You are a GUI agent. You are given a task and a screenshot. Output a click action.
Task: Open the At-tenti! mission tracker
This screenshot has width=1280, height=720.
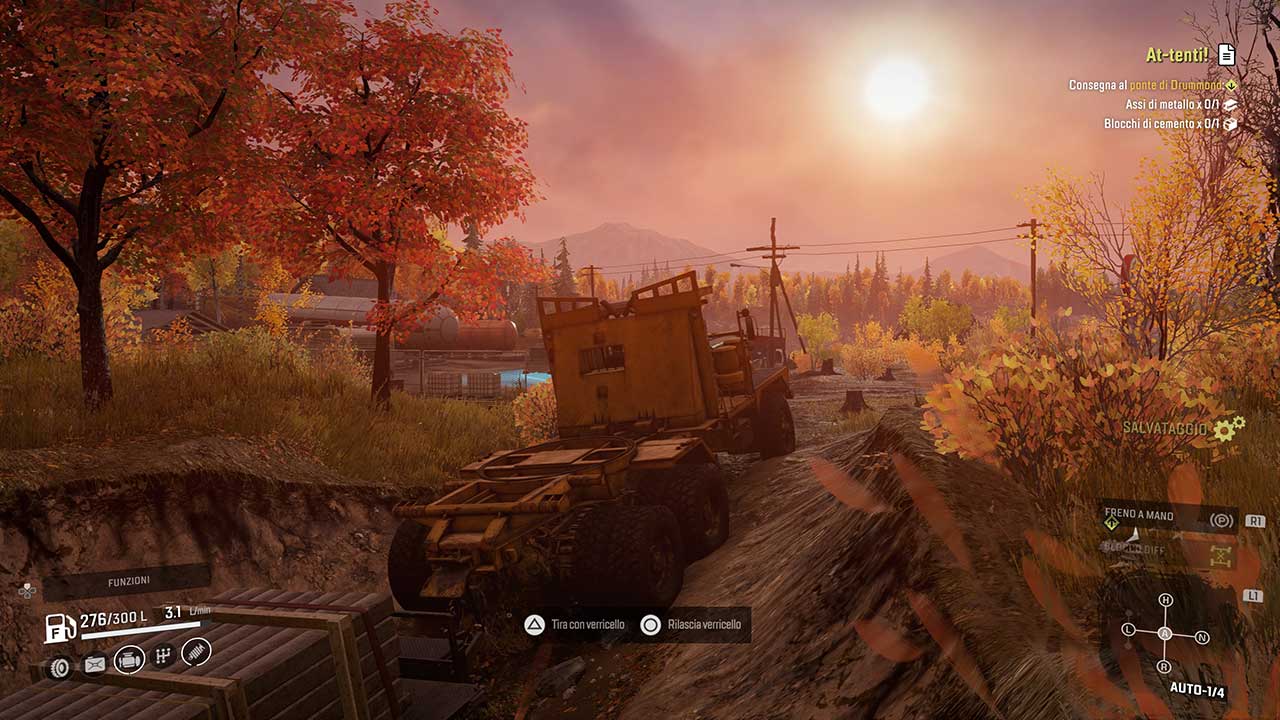click(x=1176, y=55)
